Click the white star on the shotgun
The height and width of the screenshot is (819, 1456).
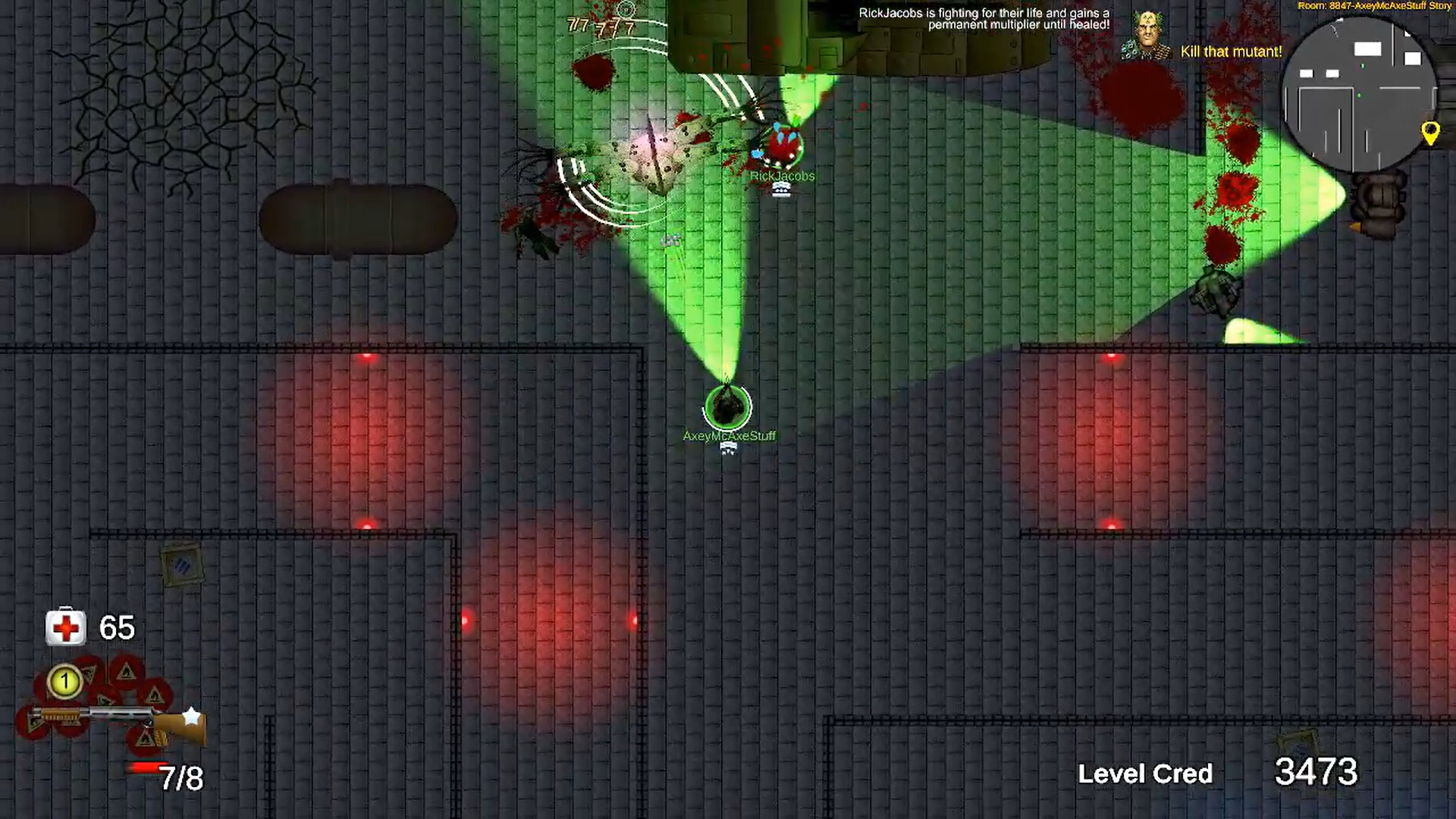coord(191,715)
